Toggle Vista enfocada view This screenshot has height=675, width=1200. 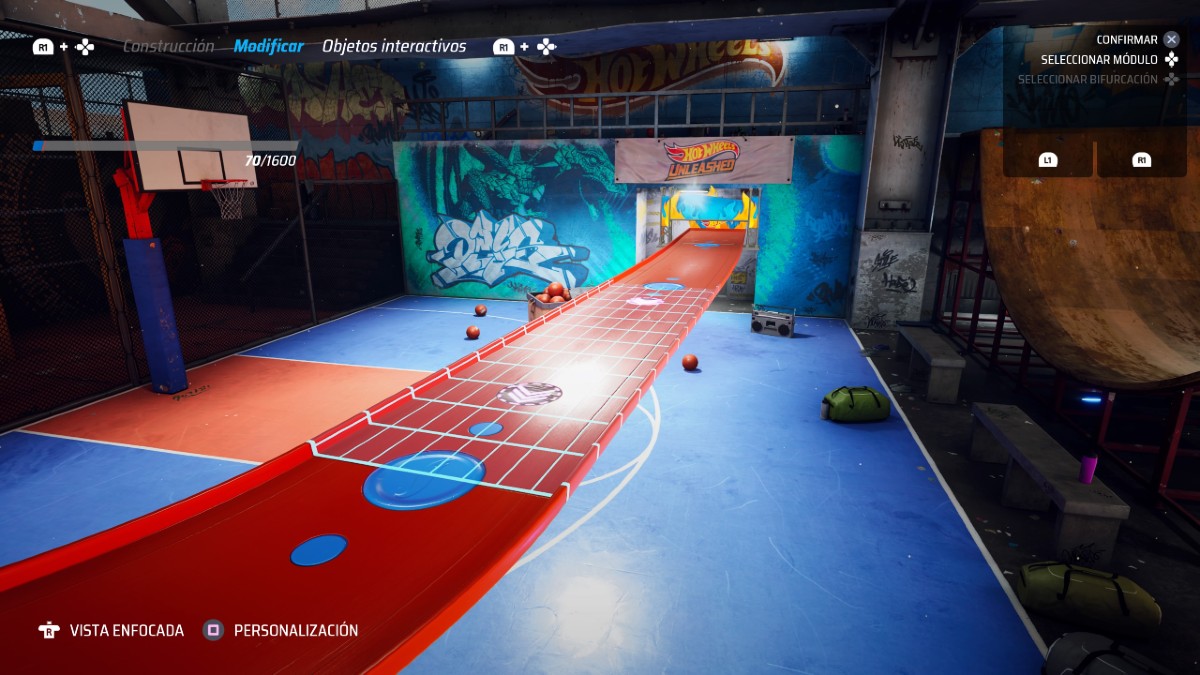pyautogui.click(x=126, y=630)
